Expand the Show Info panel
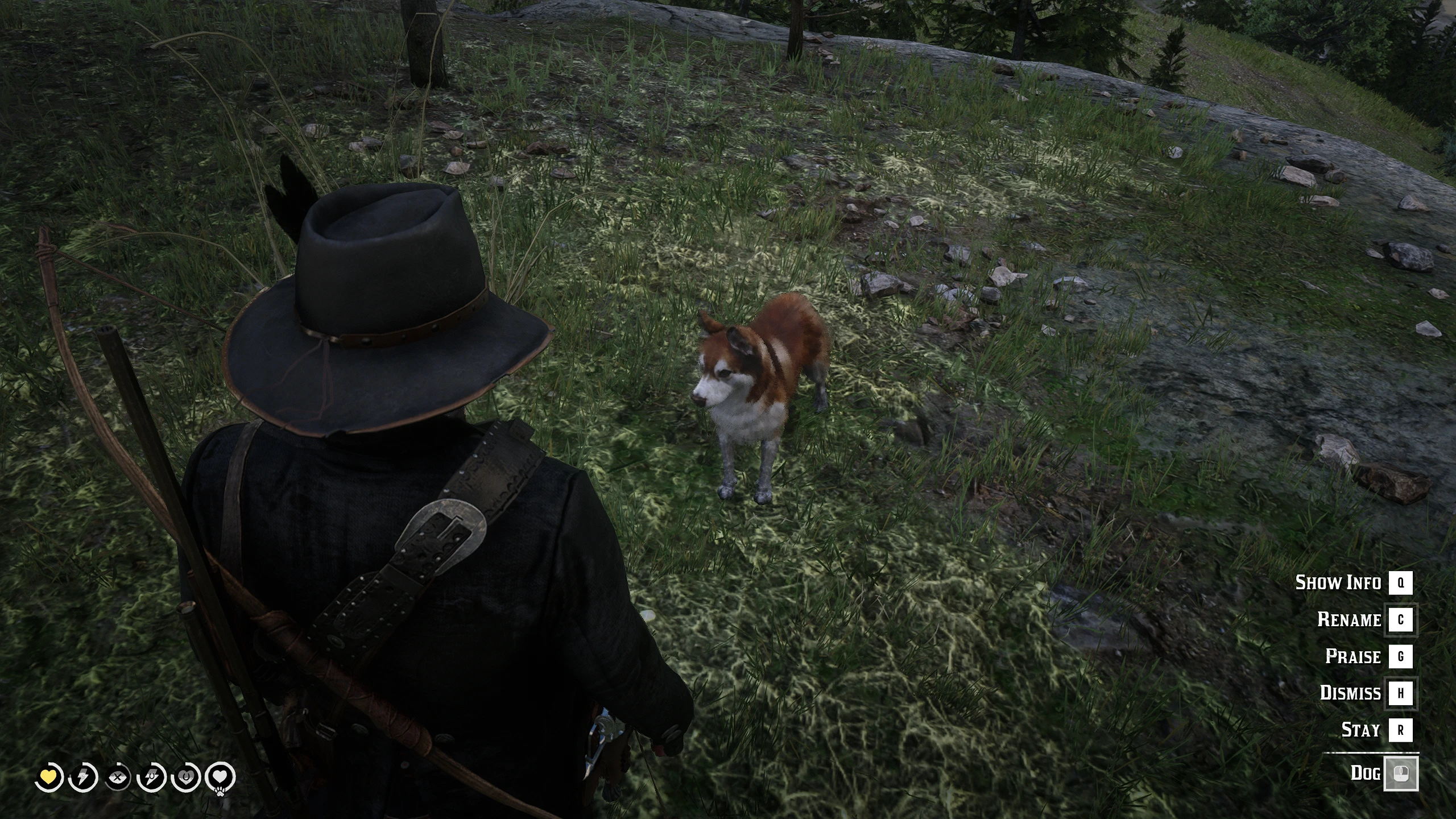This screenshot has height=819, width=1456. pyautogui.click(x=1338, y=583)
